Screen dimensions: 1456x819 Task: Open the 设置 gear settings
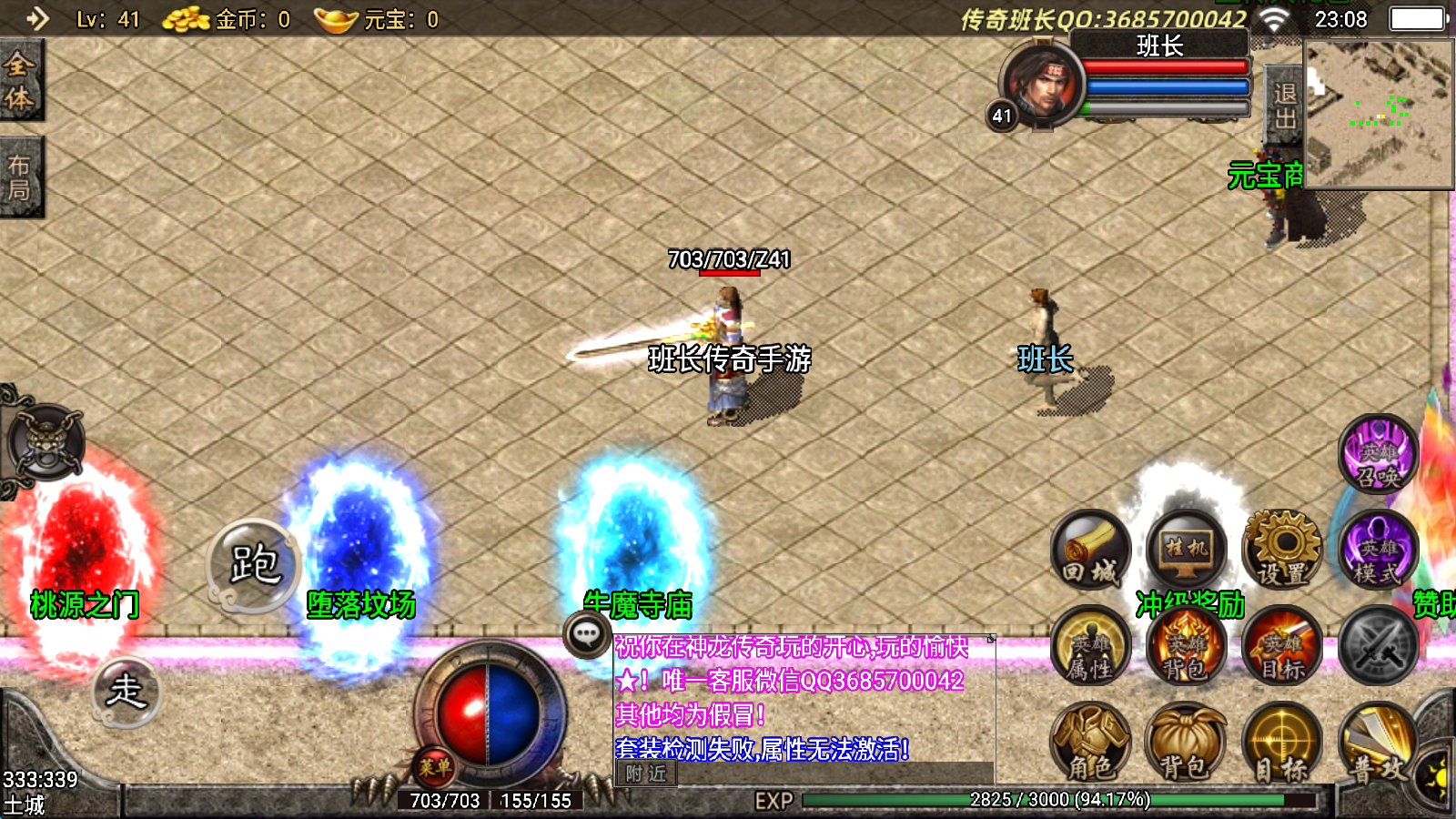[1281, 551]
